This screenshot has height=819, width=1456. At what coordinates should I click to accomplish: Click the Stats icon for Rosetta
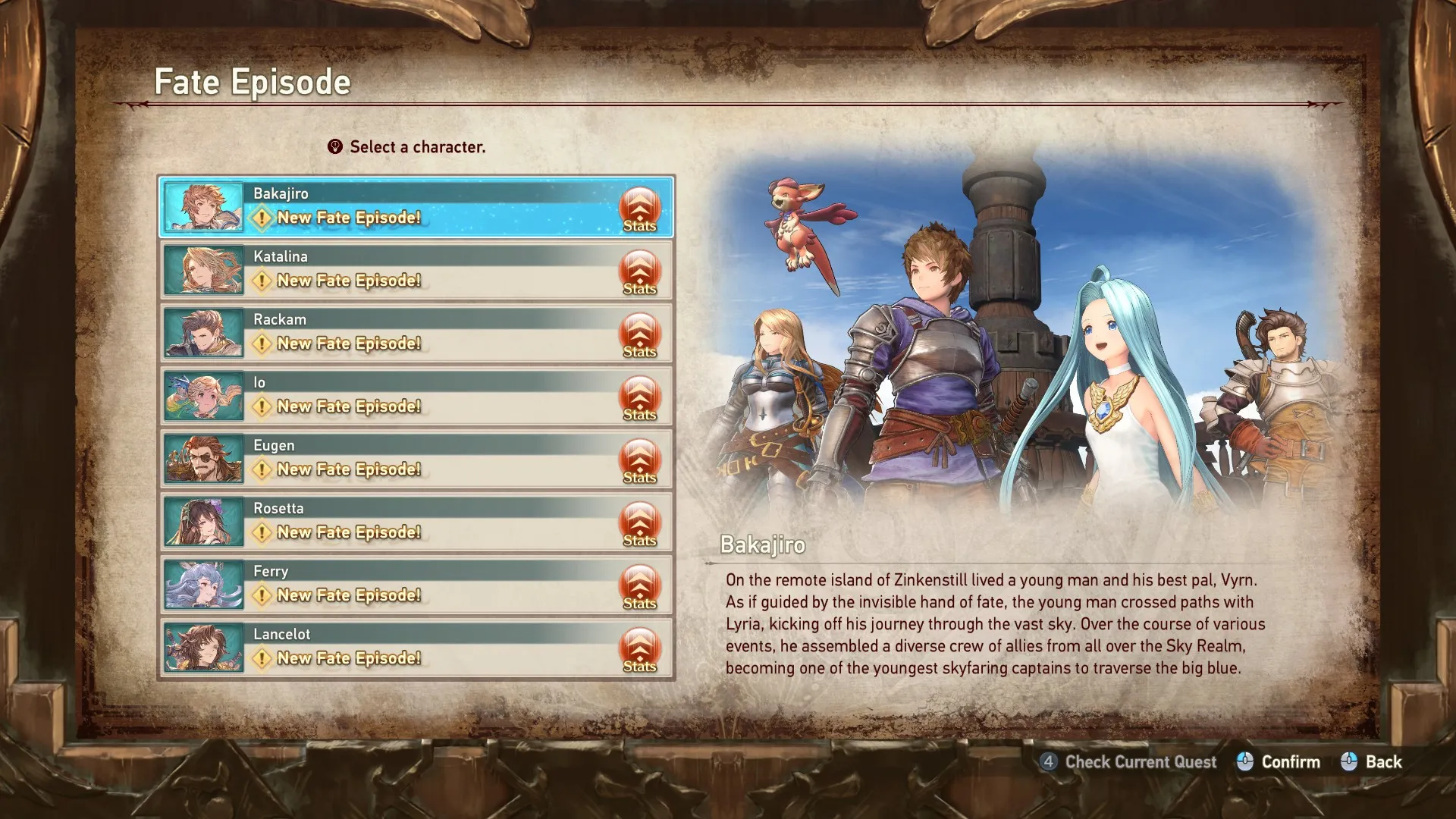(x=639, y=522)
